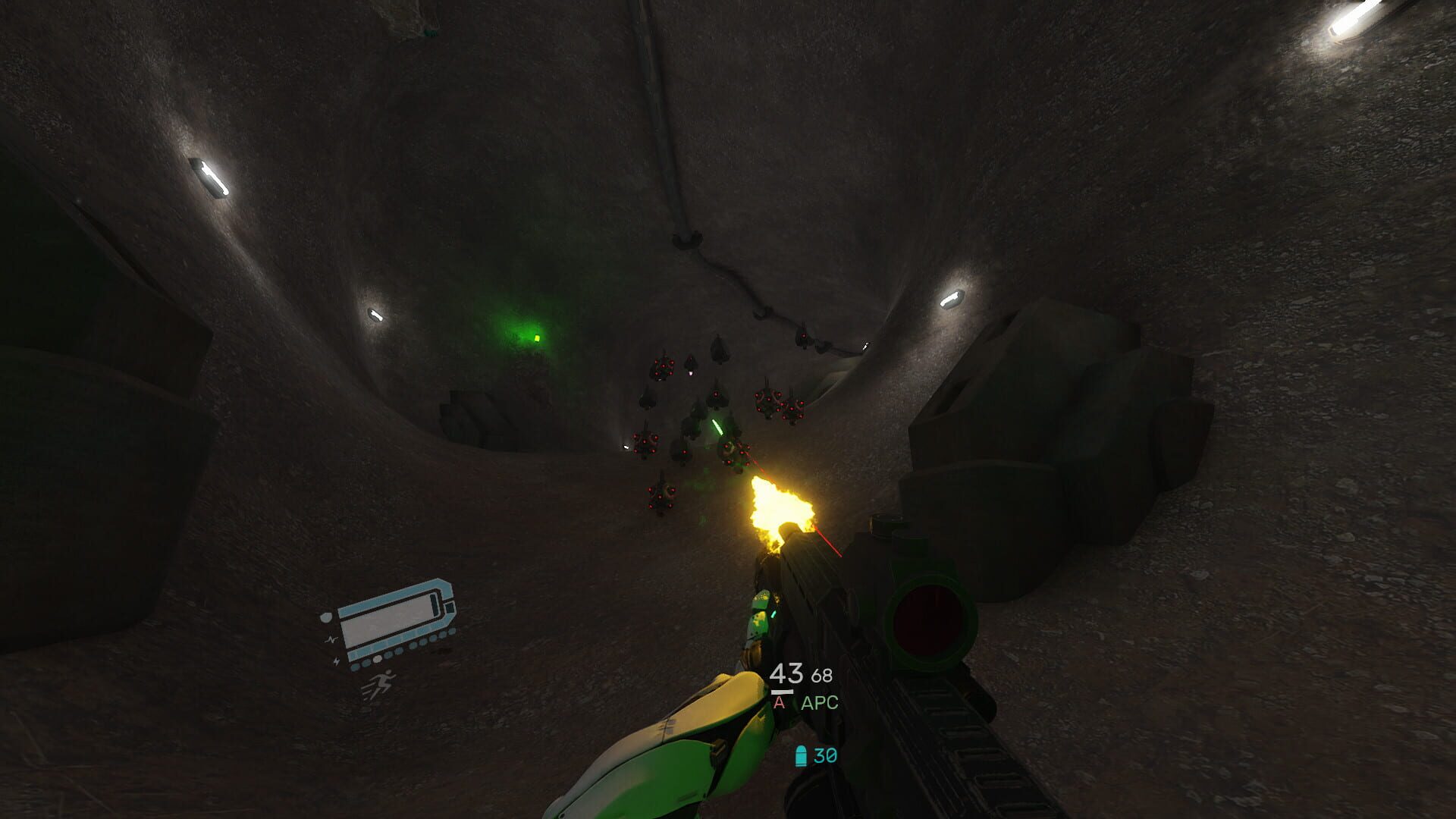Click the lightning bolt energy icon
The image size is (1456, 819).
(x=336, y=661)
